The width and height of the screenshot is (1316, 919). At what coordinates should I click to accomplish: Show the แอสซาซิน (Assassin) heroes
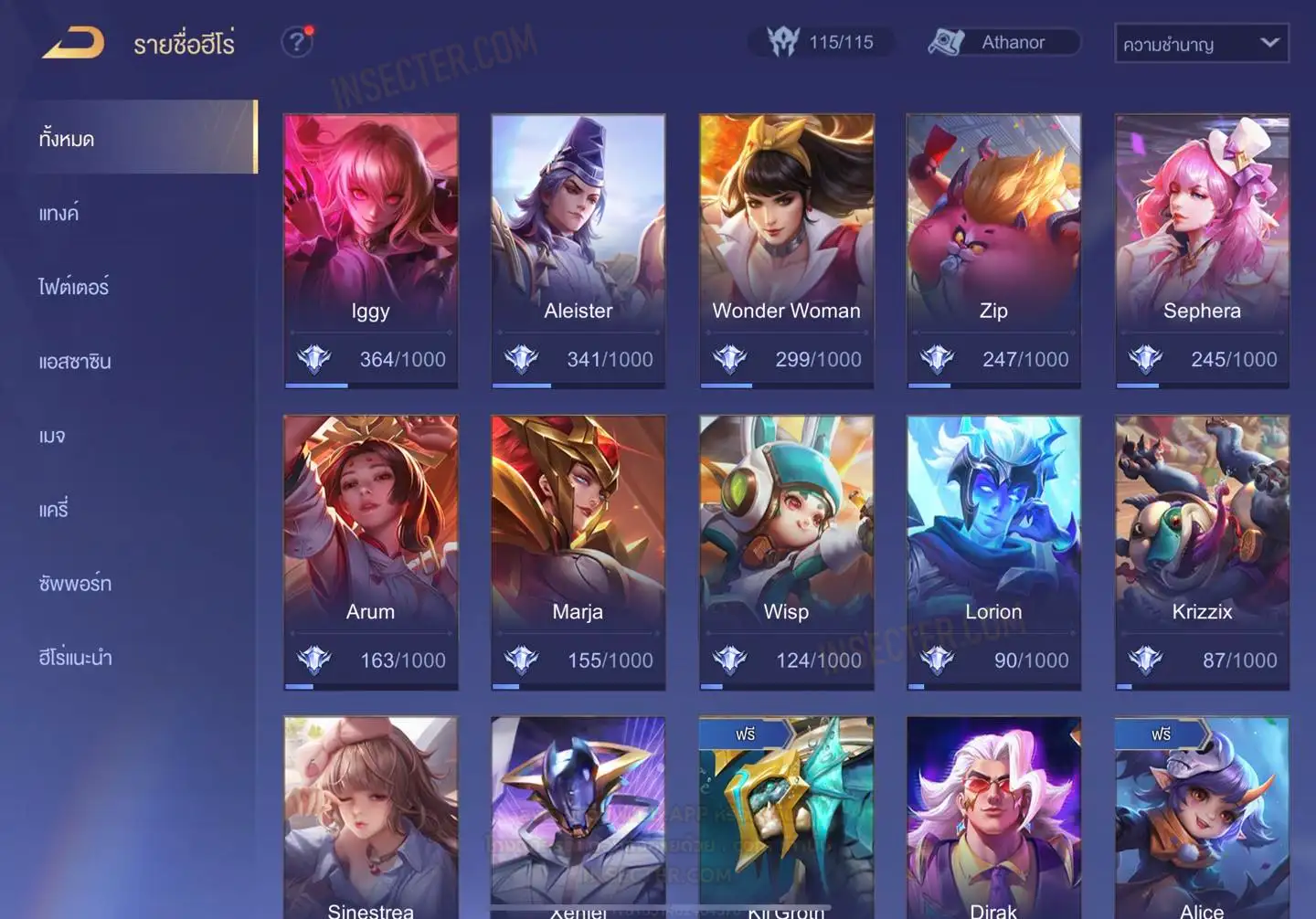coord(75,361)
